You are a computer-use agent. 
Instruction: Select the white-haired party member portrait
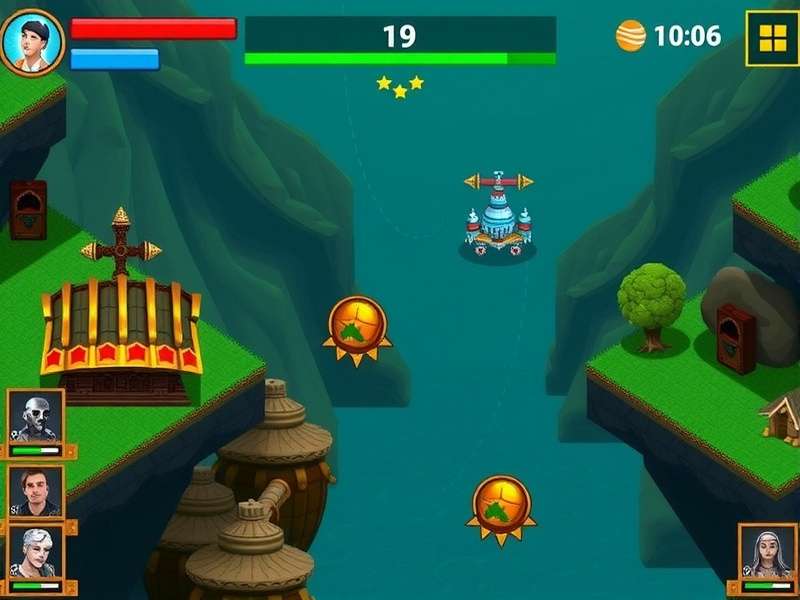[x=36, y=554]
